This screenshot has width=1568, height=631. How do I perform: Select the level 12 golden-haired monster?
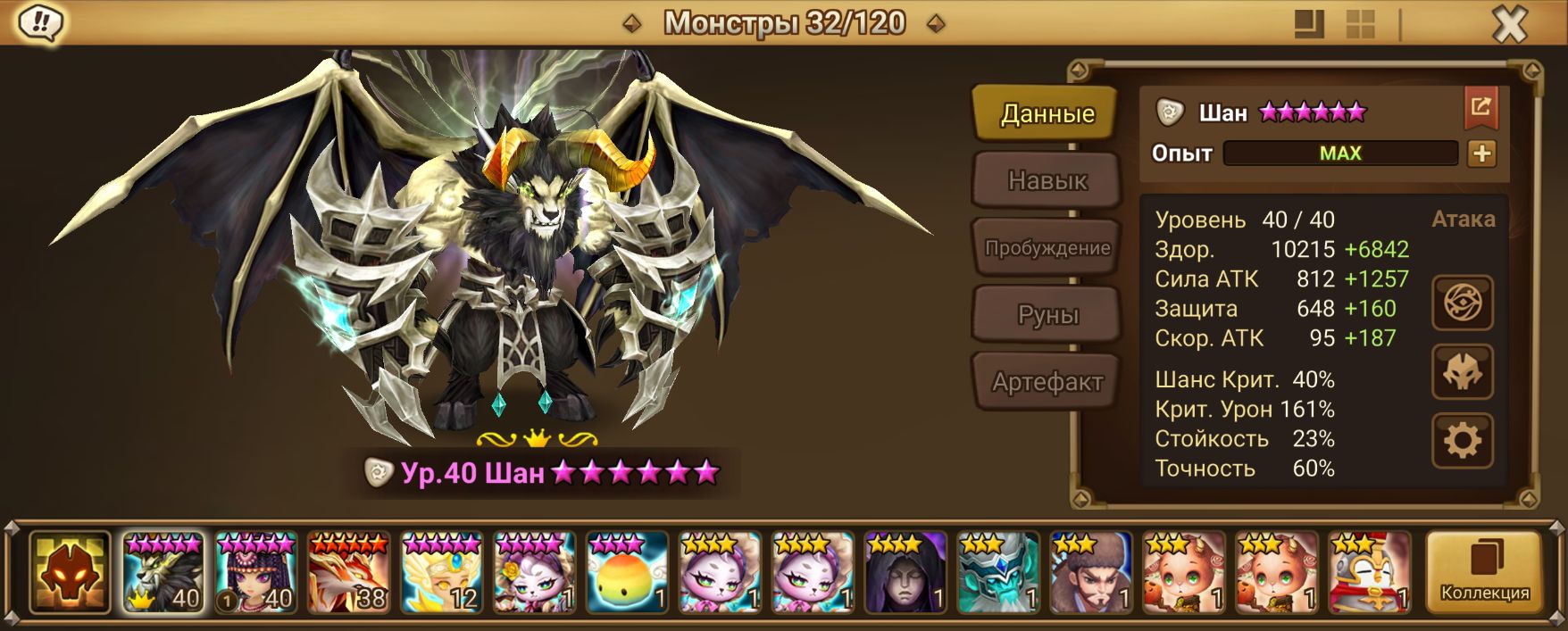tap(442, 572)
